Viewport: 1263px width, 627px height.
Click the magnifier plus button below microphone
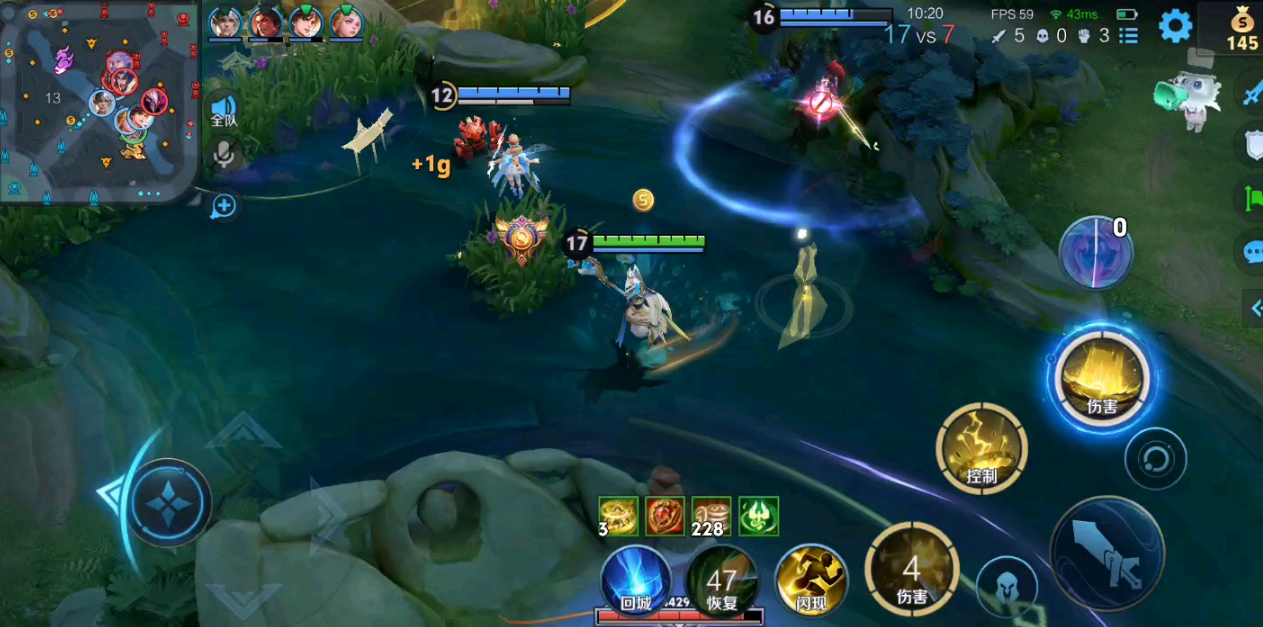[x=224, y=206]
